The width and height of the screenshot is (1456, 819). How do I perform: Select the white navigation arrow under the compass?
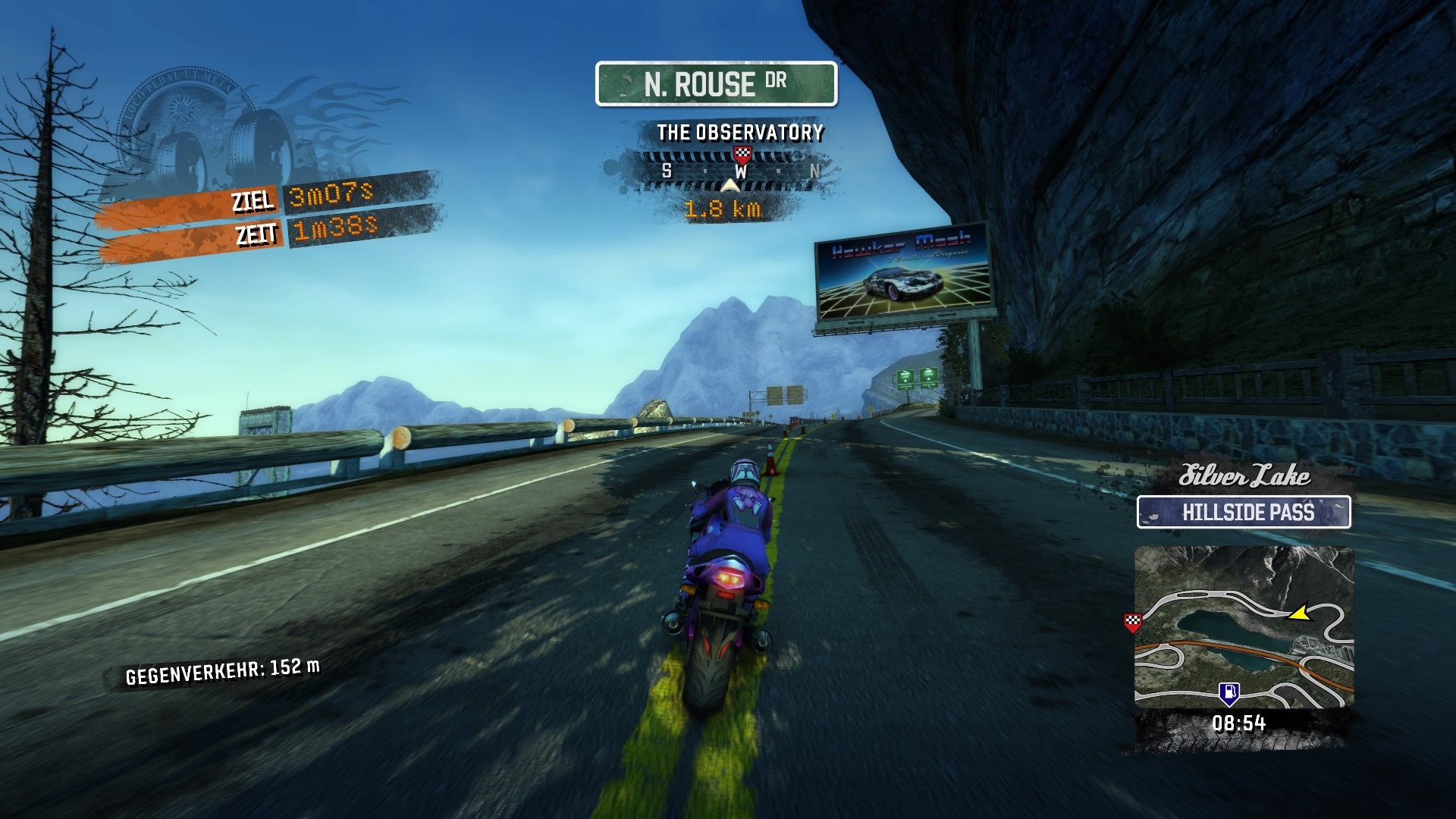tap(730, 184)
